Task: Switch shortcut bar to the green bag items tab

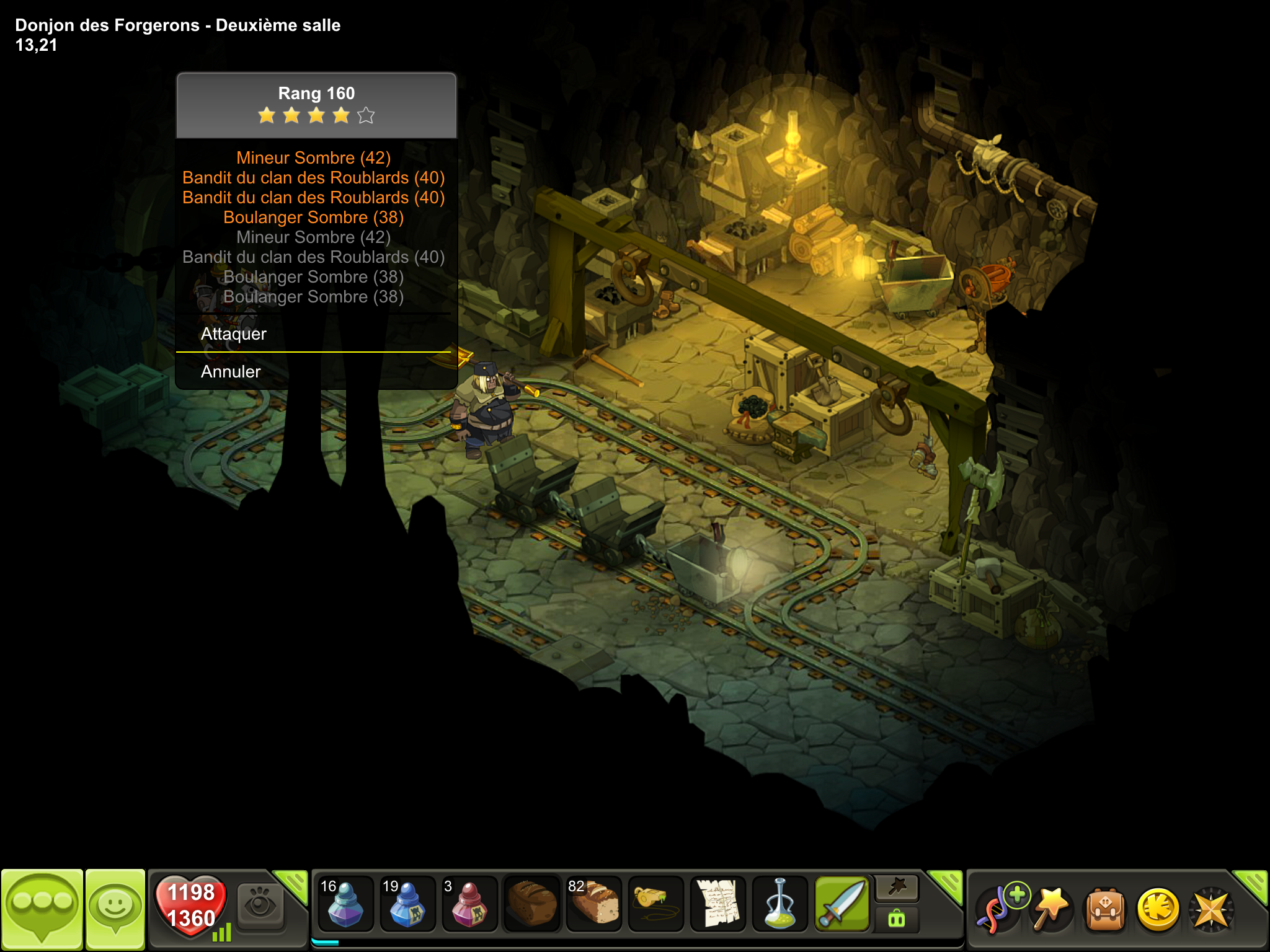Action: coord(897,919)
